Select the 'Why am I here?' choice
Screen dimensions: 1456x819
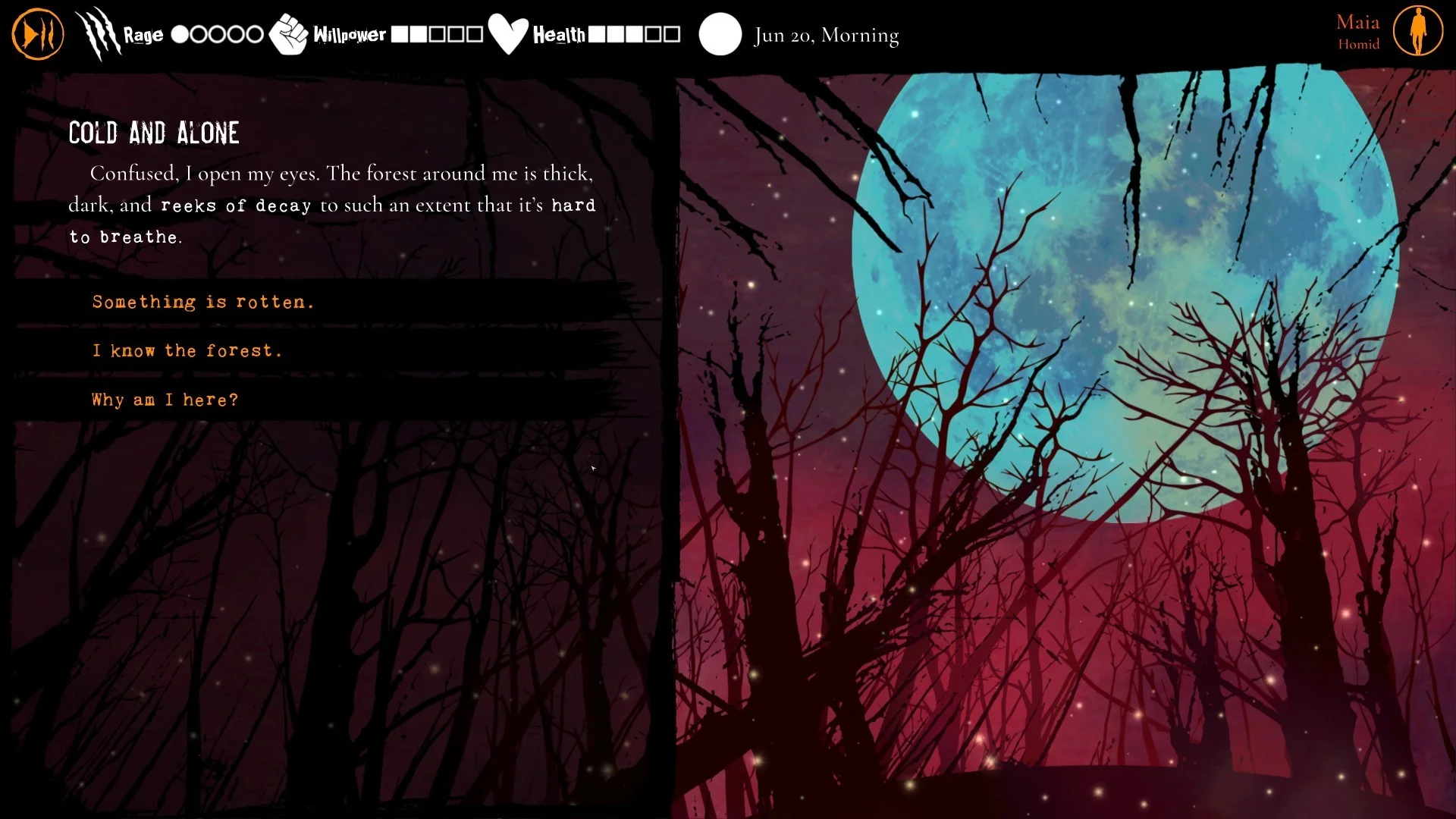(164, 399)
